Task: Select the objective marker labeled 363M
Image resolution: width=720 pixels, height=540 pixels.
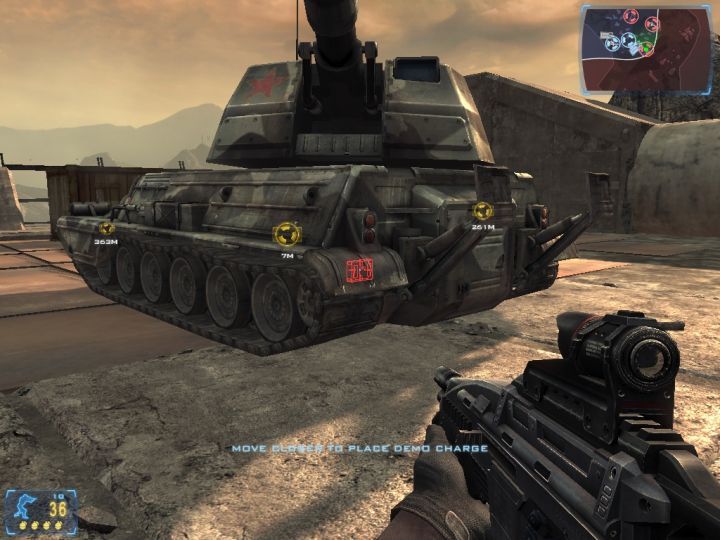Action: pyautogui.click(x=106, y=228)
